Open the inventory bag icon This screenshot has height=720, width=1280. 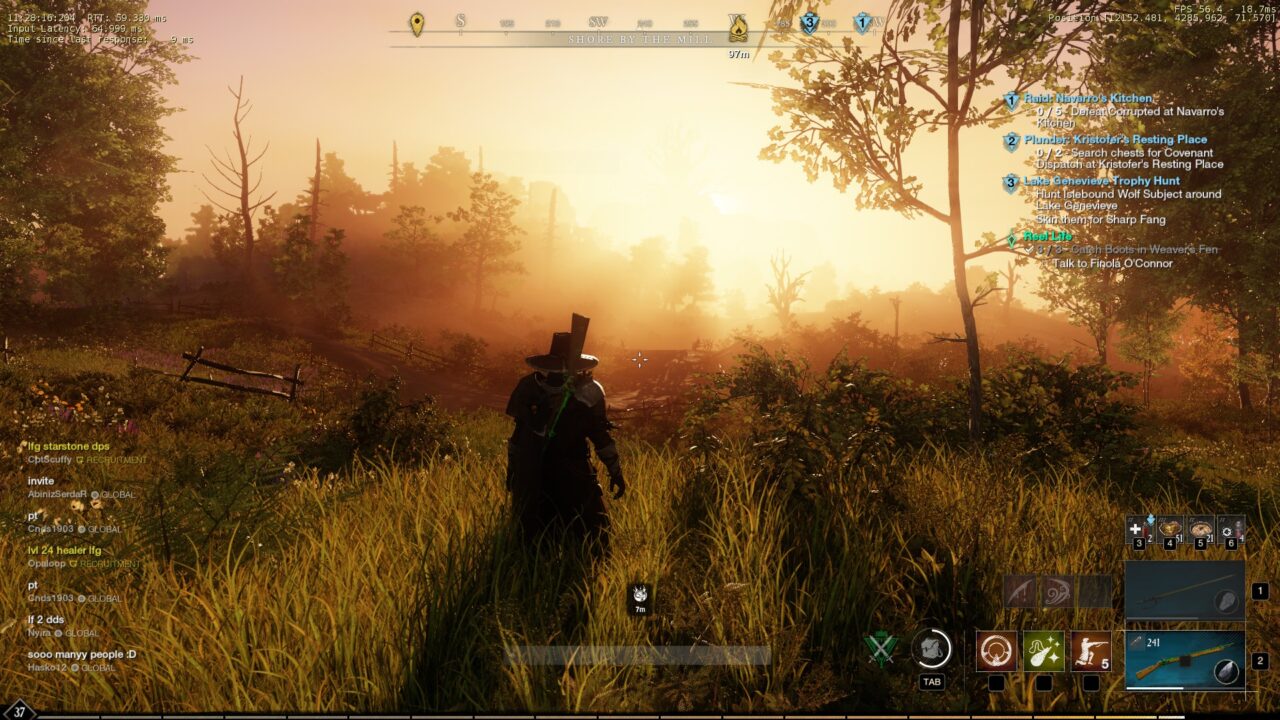click(x=931, y=649)
